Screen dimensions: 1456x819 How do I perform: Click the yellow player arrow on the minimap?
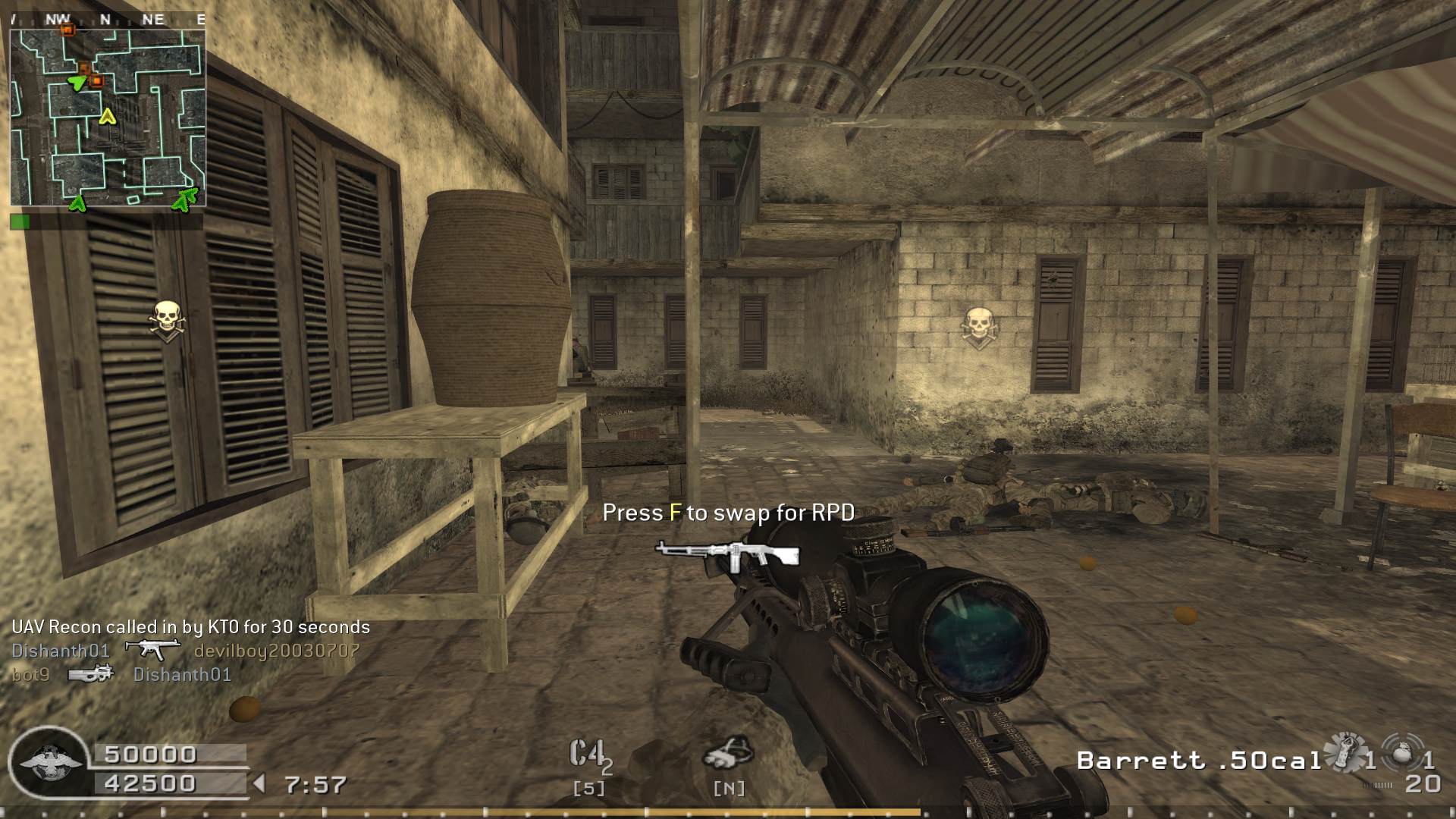click(x=108, y=116)
